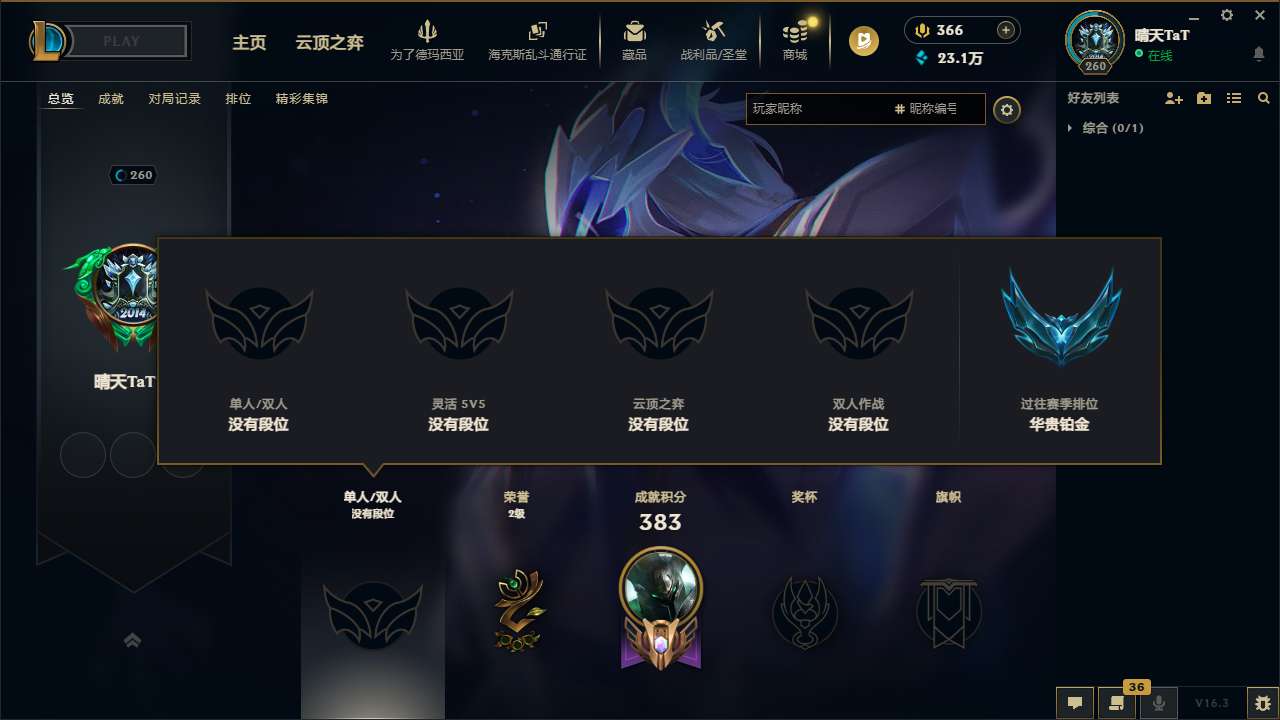Toggle friend list compact view
This screenshot has height=720, width=1280.
[1233, 98]
